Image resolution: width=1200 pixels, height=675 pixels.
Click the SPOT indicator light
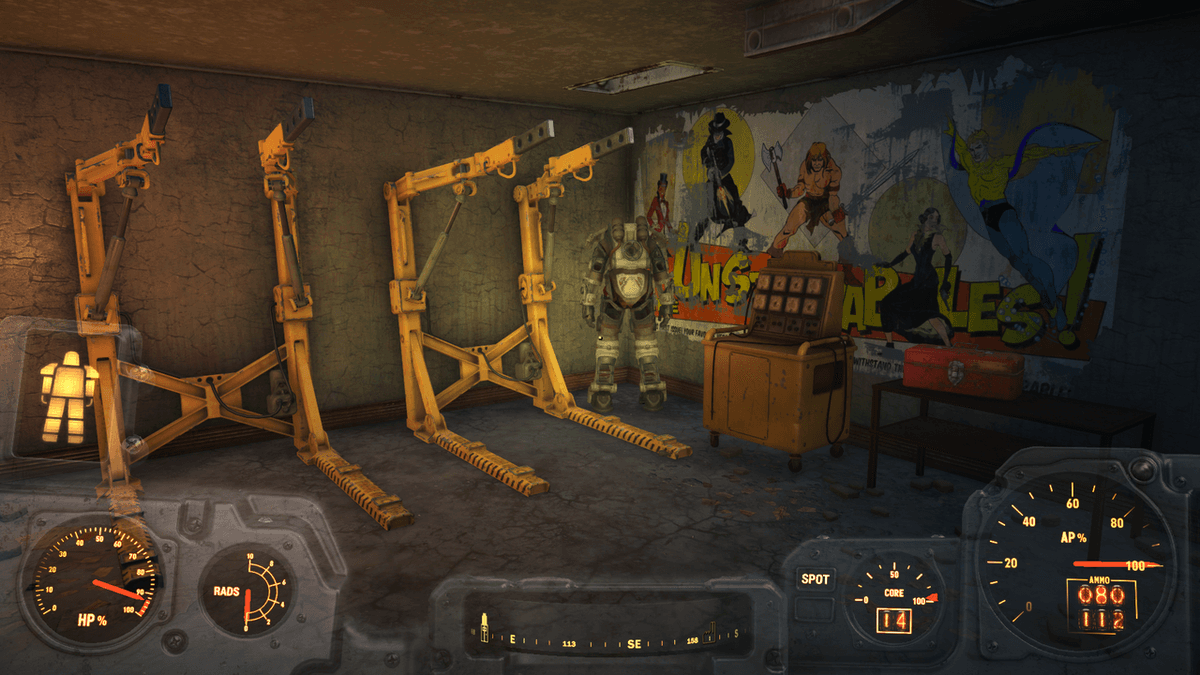click(815, 579)
